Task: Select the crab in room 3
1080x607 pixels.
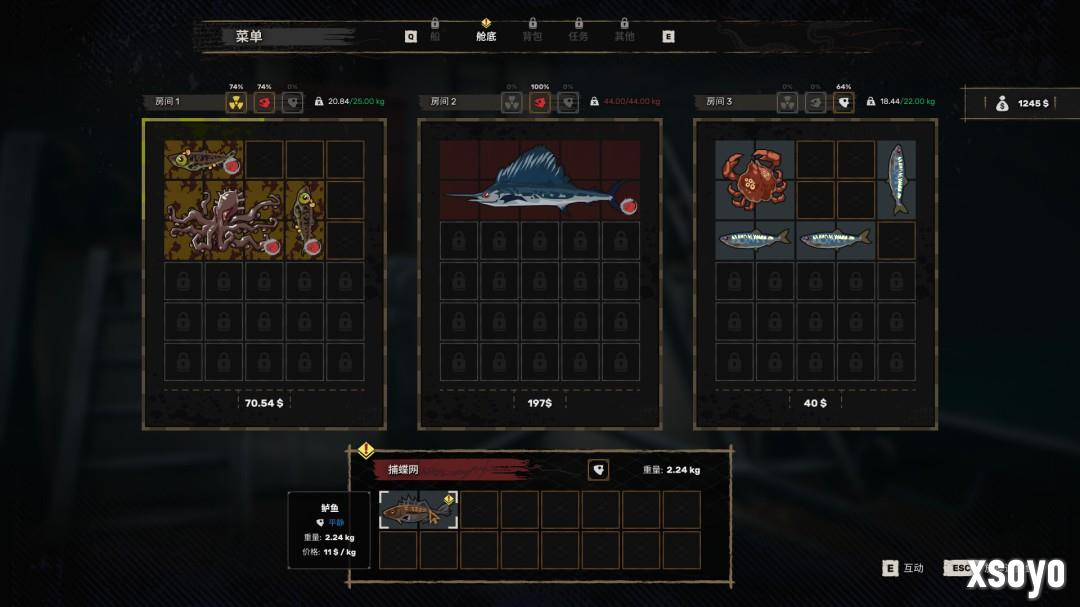Action: [x=755, y=179]
